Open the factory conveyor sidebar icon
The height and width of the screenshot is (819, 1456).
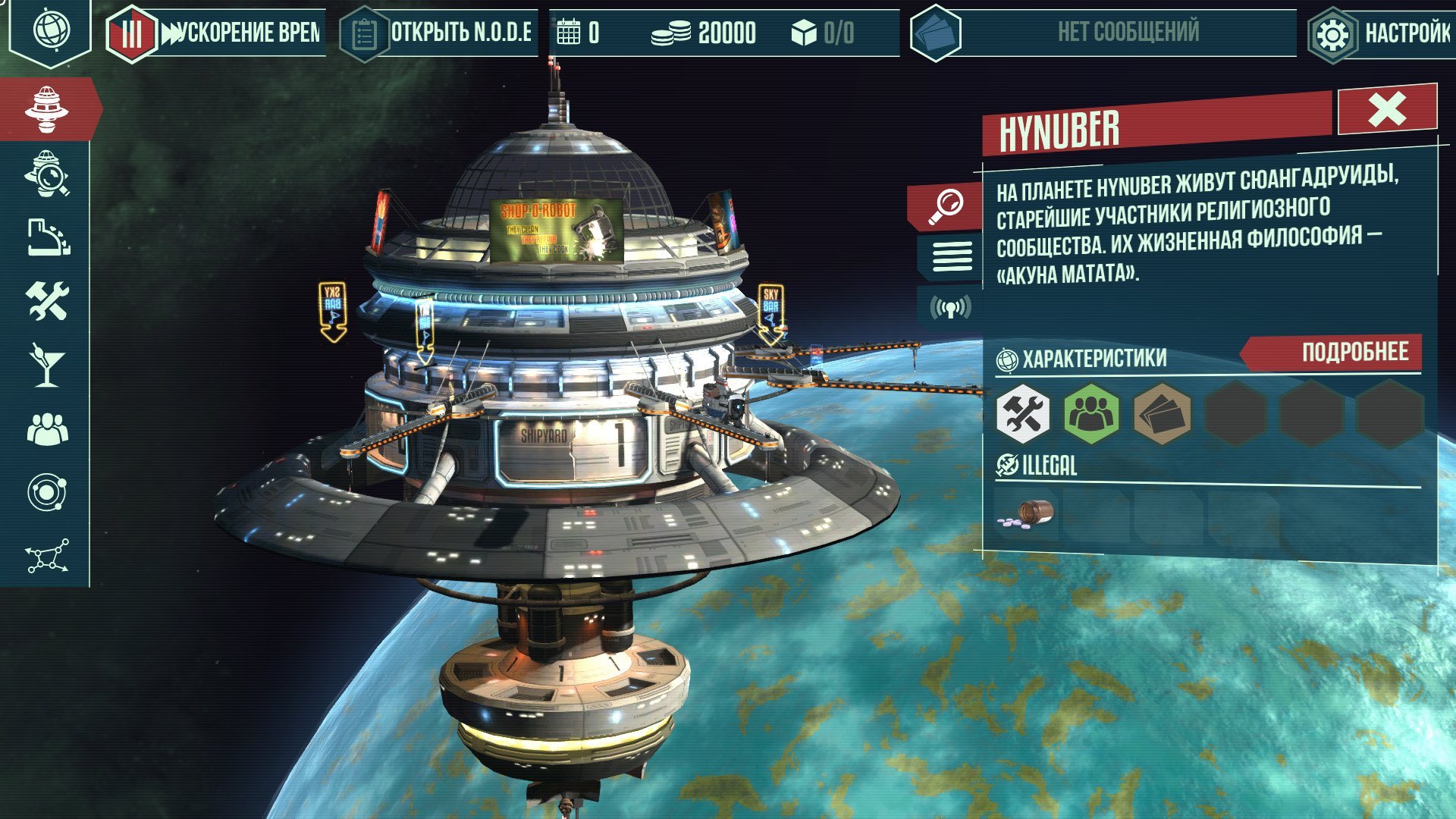coord(47,238)
